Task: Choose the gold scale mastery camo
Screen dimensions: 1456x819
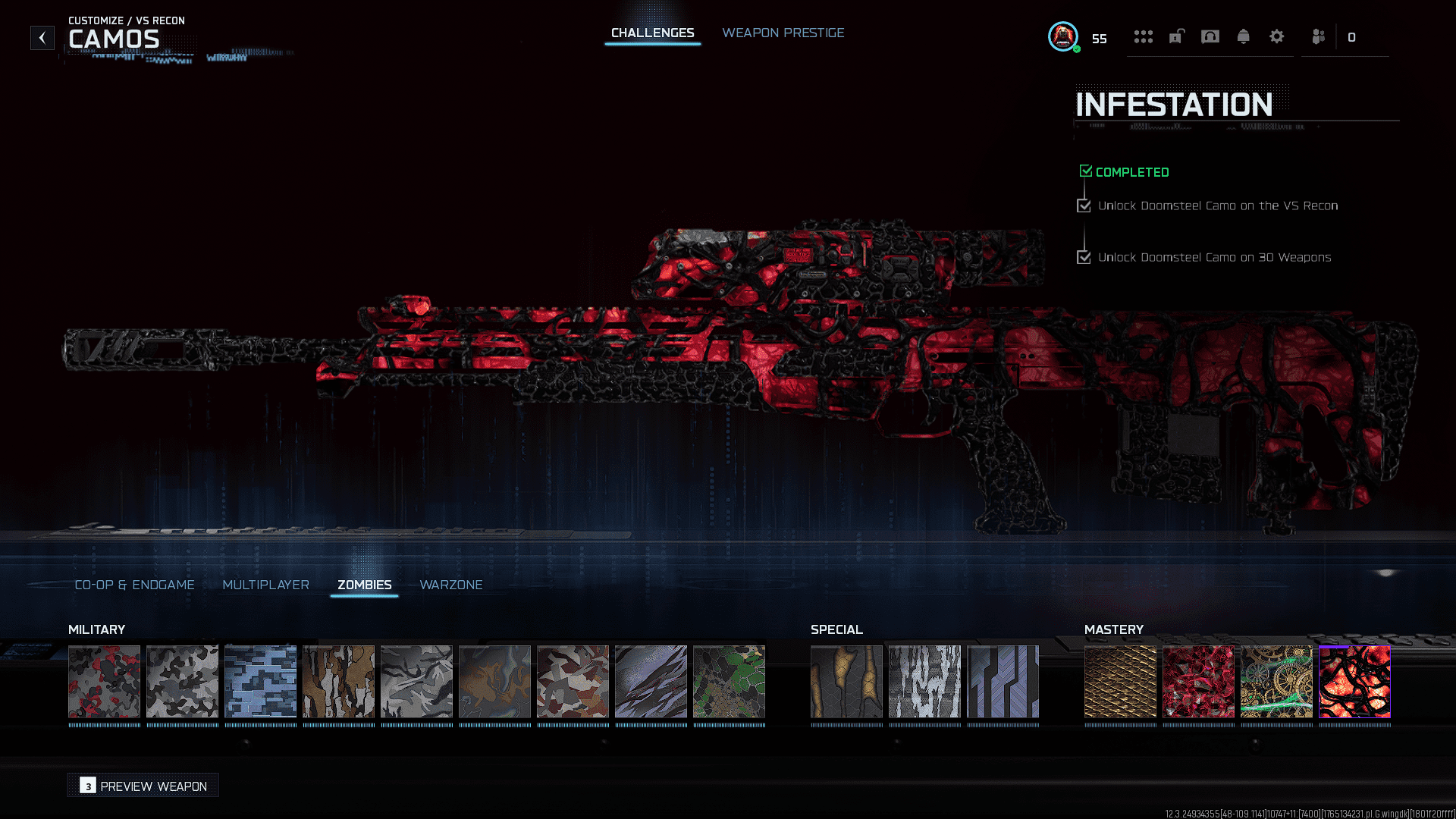Action: pos(1120,681)
